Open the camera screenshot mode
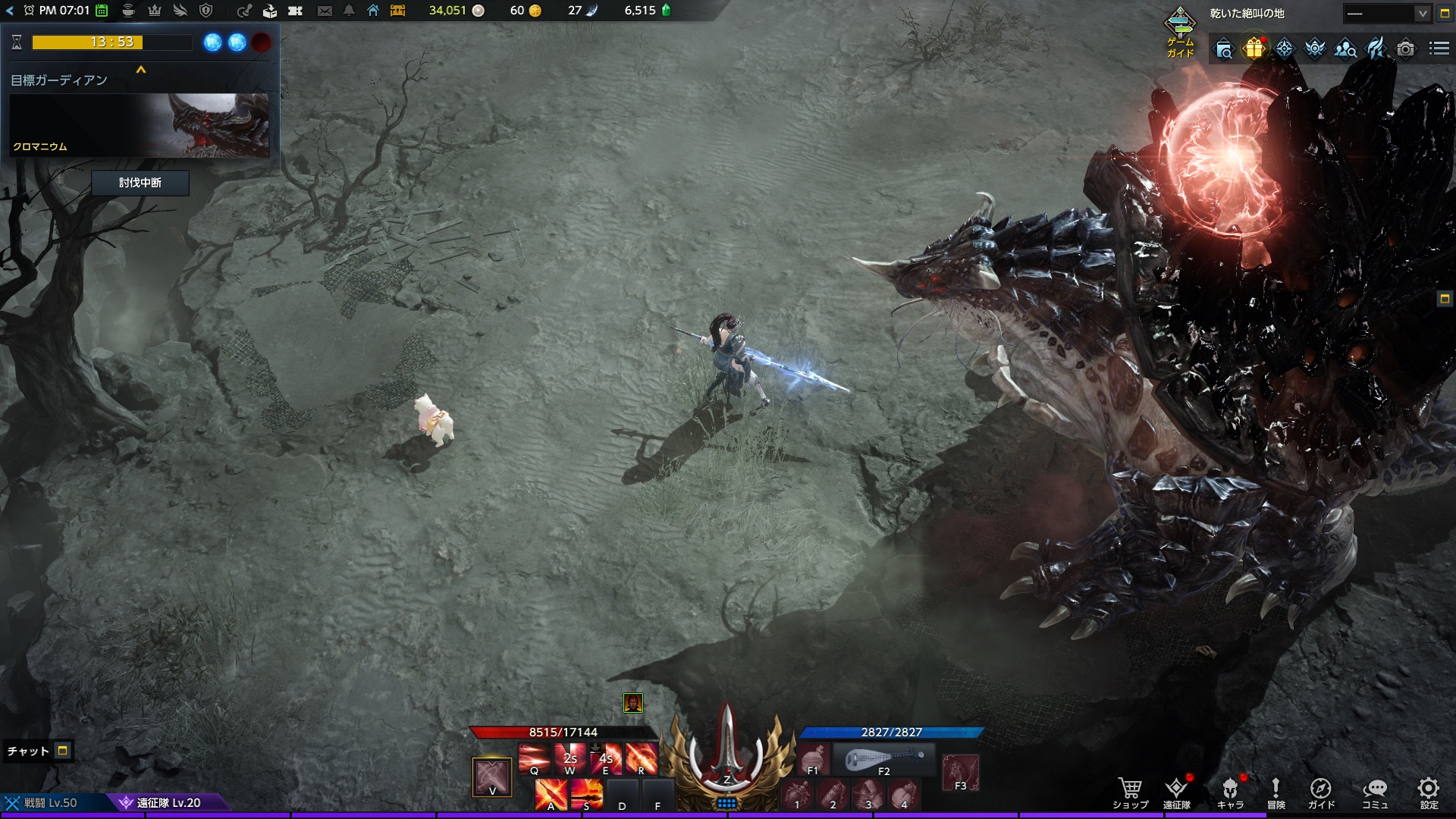1456x819 pixels. [1405, 49]
